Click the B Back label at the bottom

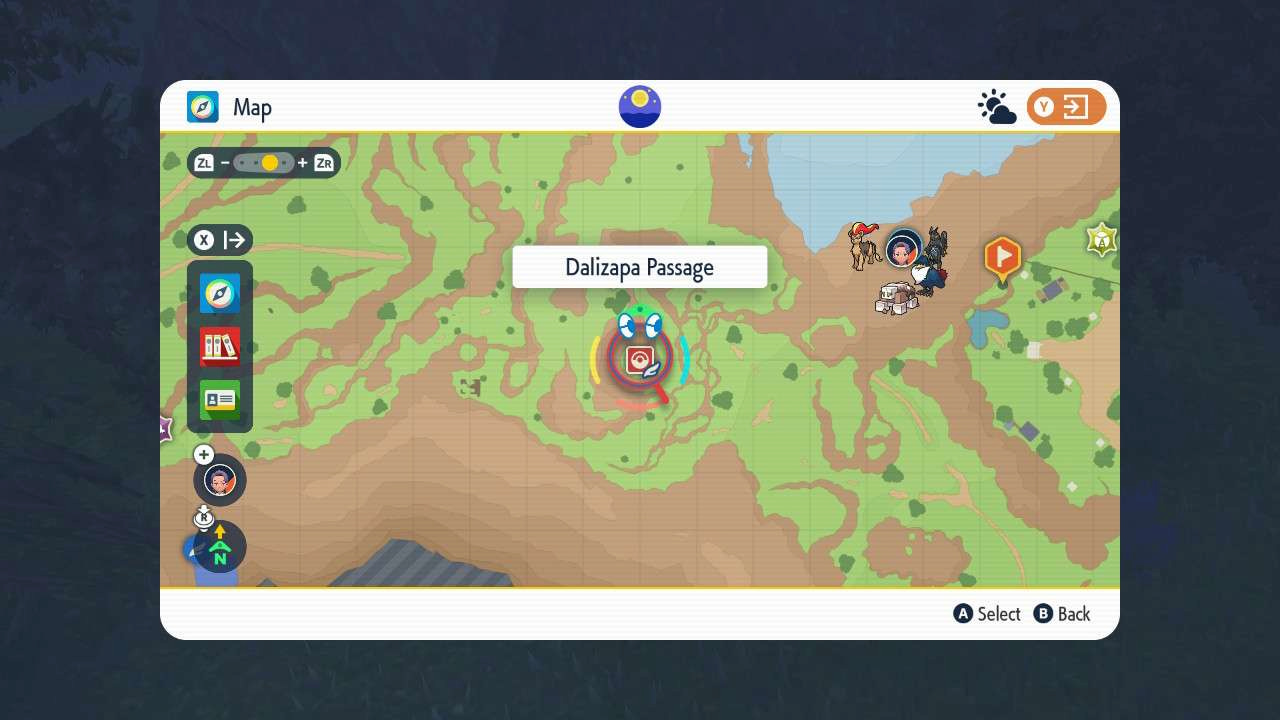[x=1062, y=614]
